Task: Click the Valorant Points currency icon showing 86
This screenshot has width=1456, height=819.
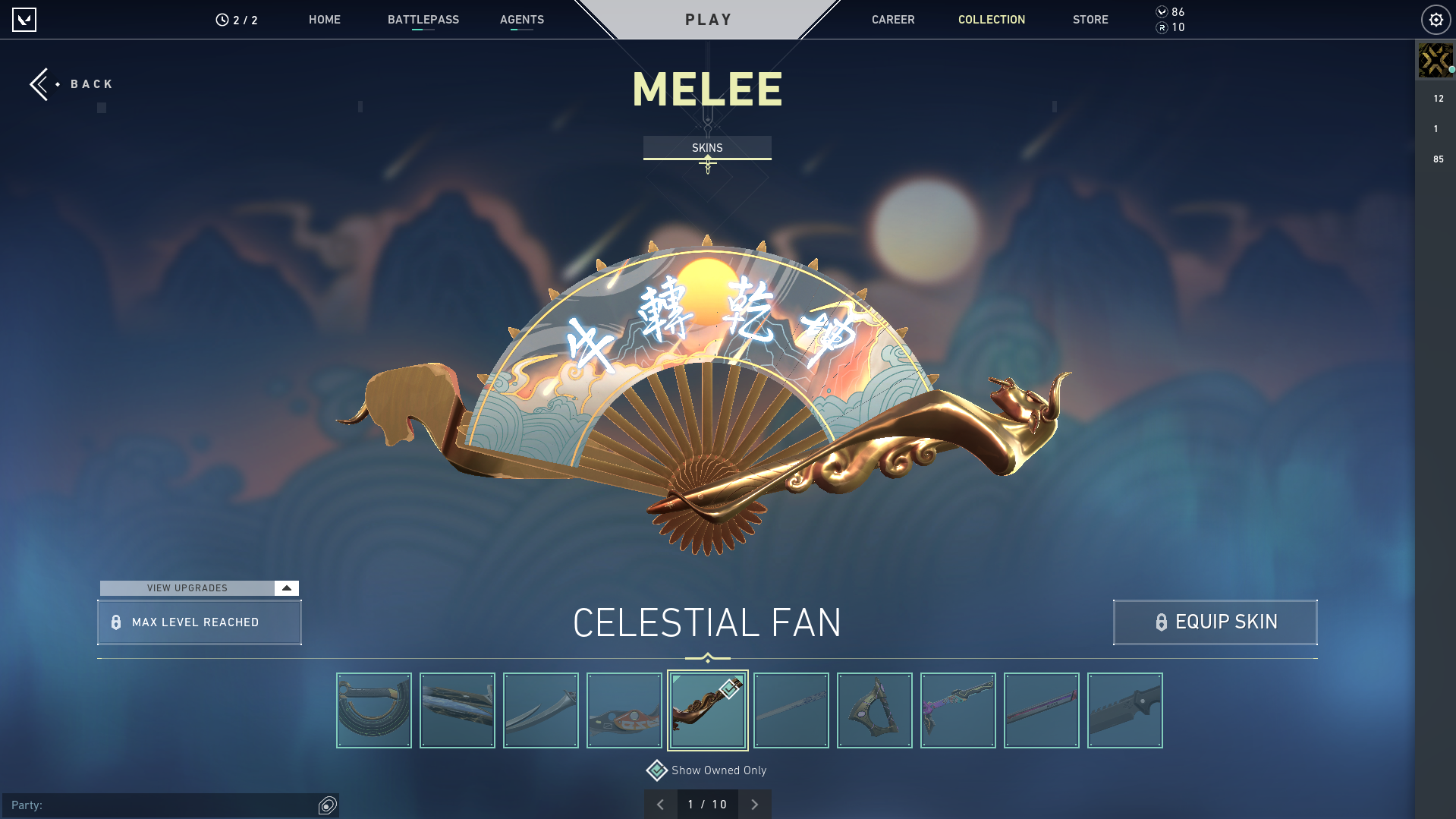Action: pyautogui.click(x=1160, y=12)
